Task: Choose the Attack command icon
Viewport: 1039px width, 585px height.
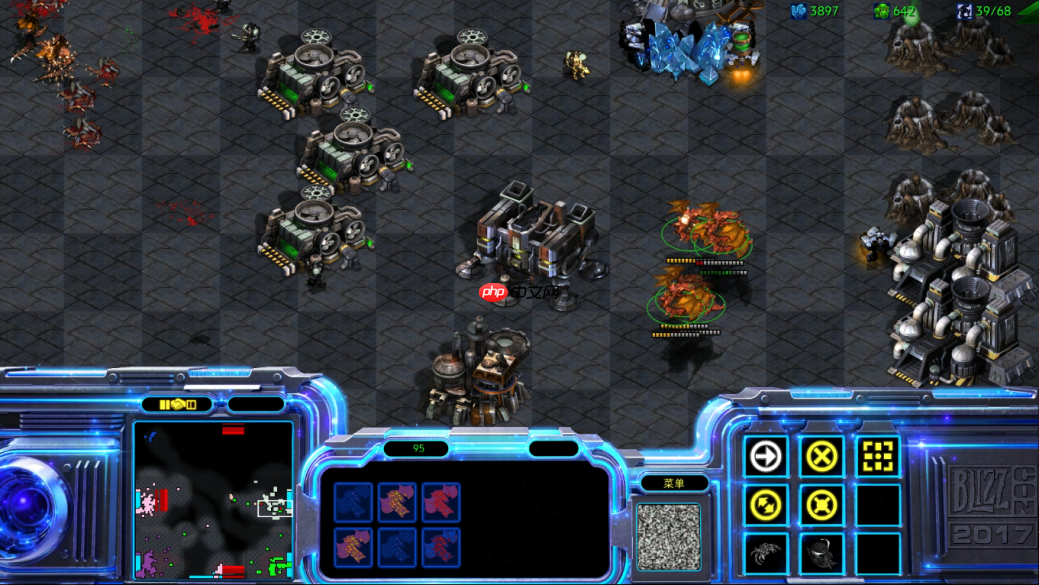Action: (878, 457)
